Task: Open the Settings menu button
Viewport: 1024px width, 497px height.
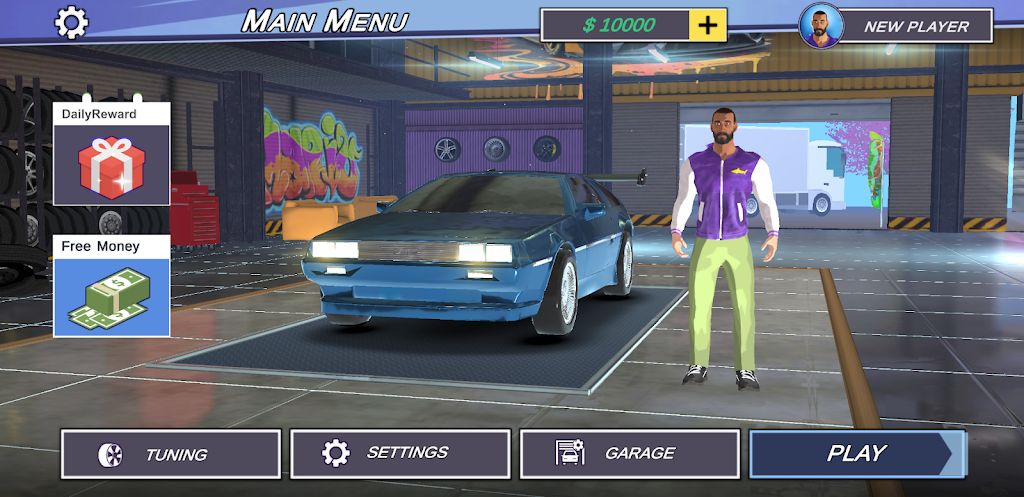Action: pyautogui.click(x=400, y=454)
